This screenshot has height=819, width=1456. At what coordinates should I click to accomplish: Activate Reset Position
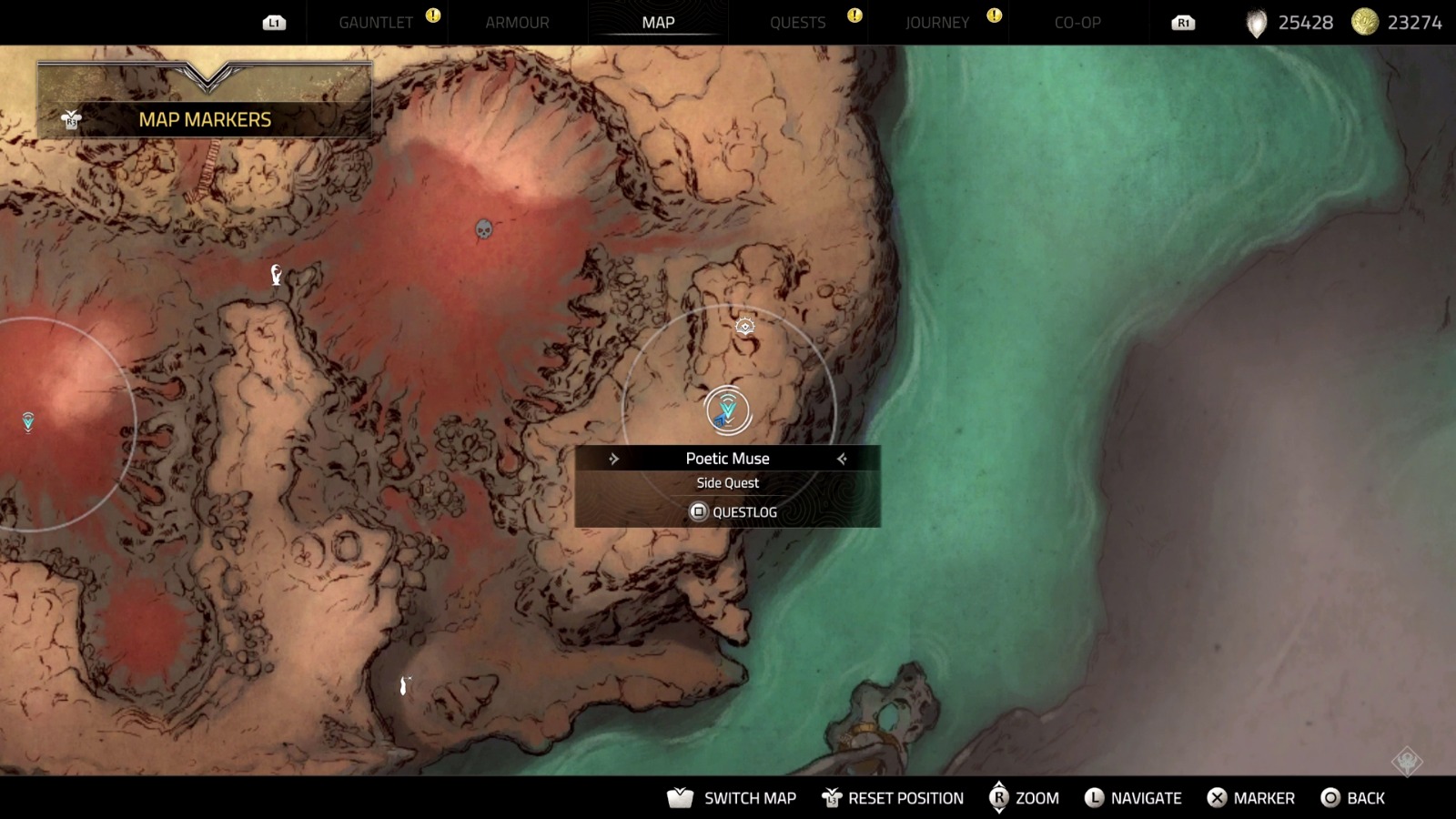(x=892, y=798)
